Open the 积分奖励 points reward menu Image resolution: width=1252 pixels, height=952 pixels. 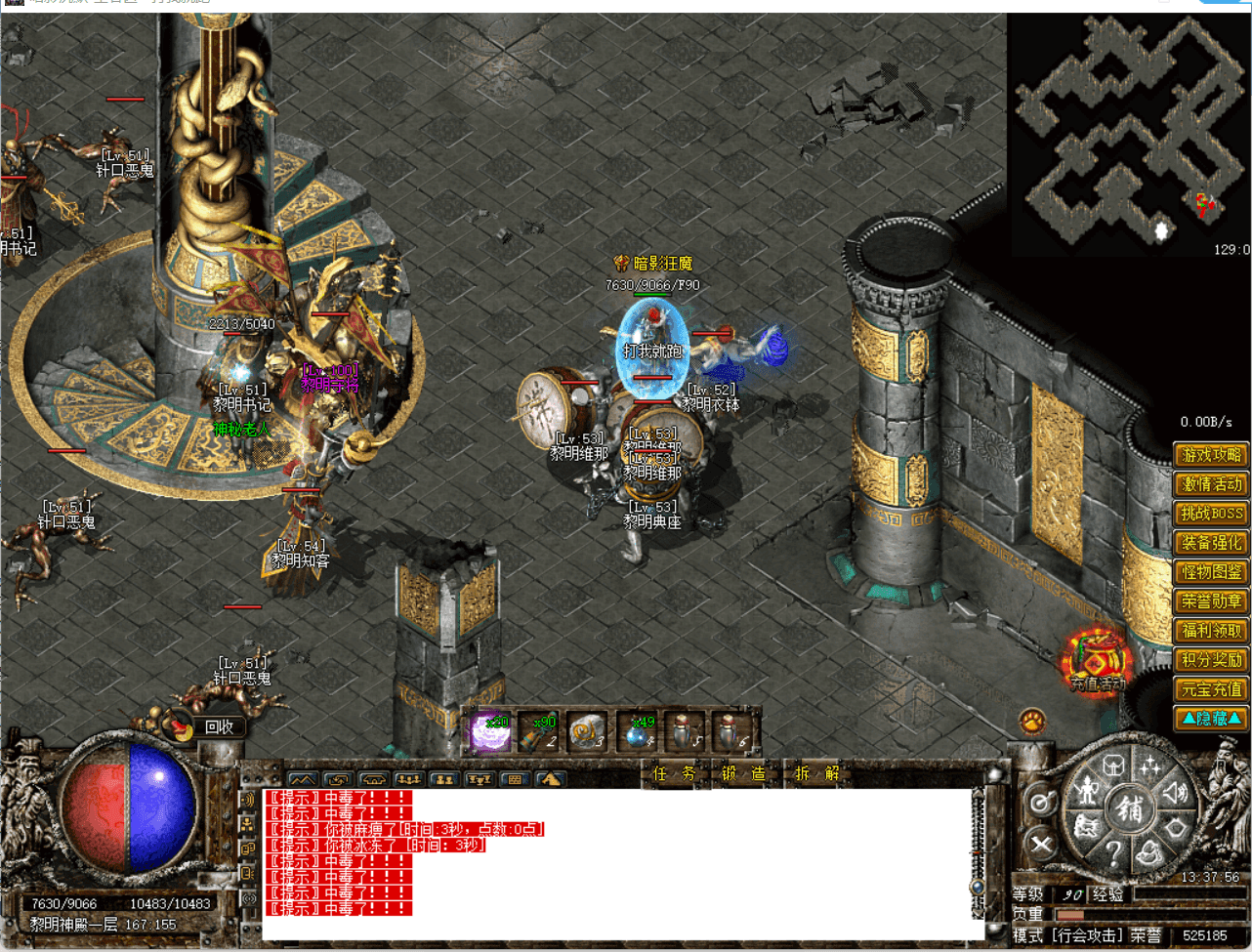click(x=1211, y=660)
